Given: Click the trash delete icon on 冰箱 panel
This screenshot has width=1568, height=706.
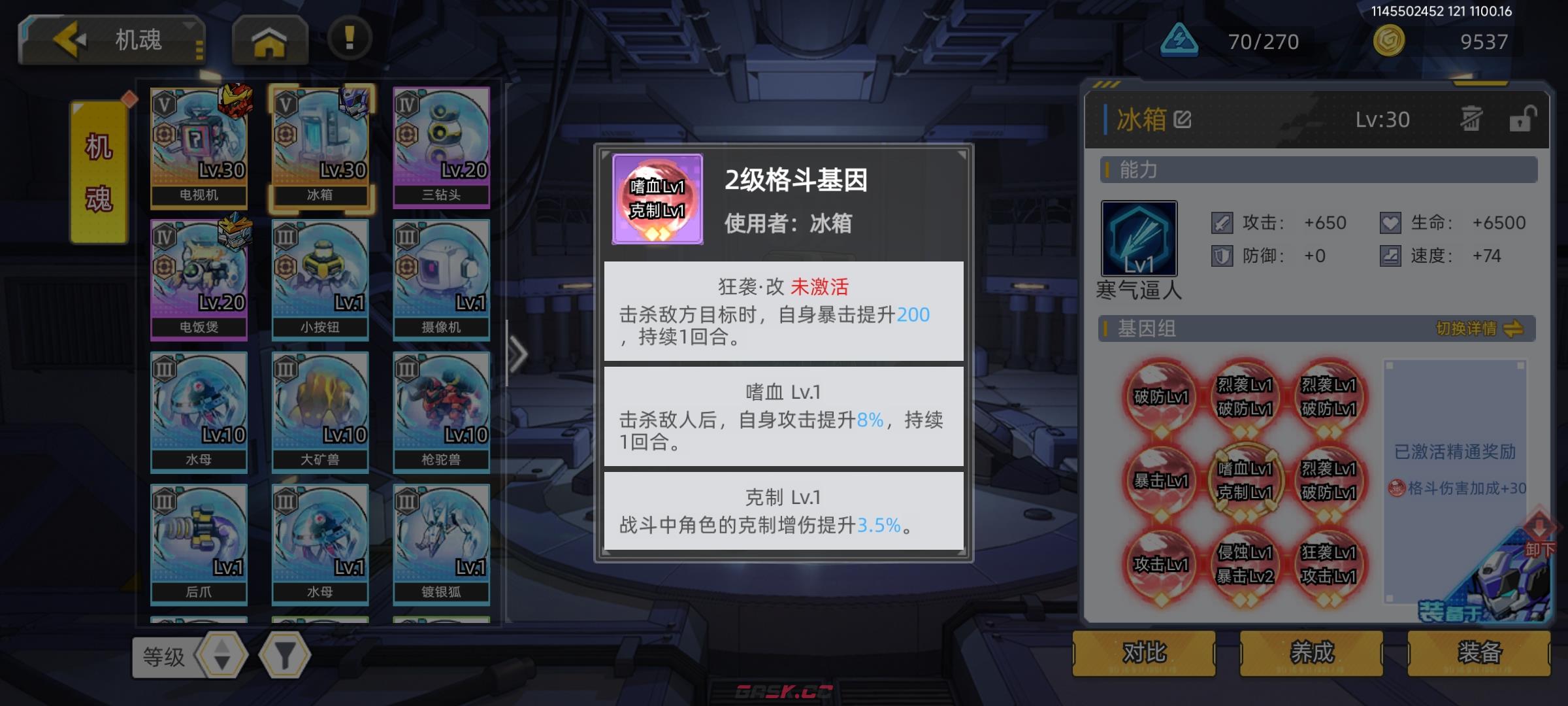Looking at the screenshot, I should click(1470, 119).
